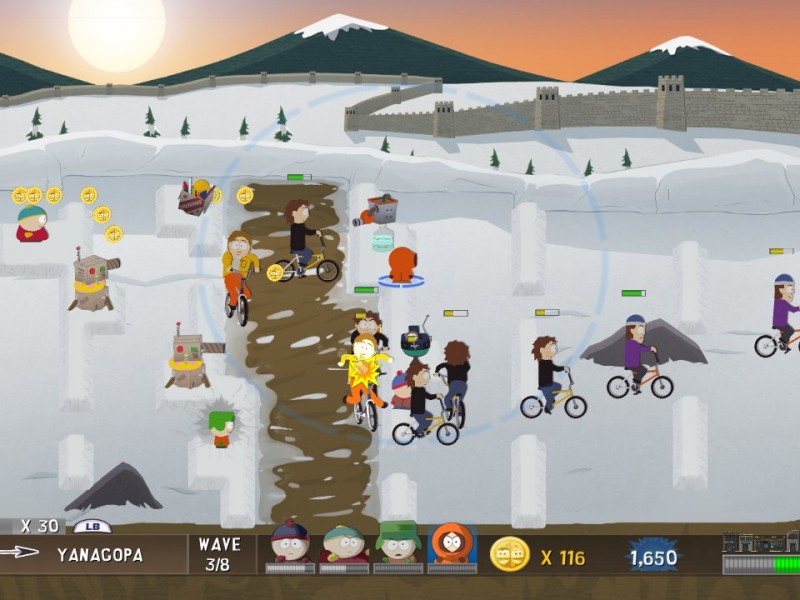This screenshot has height=600, width=800.
Task: Select Kenny's highlighted portrait
Action: [452, 543]
